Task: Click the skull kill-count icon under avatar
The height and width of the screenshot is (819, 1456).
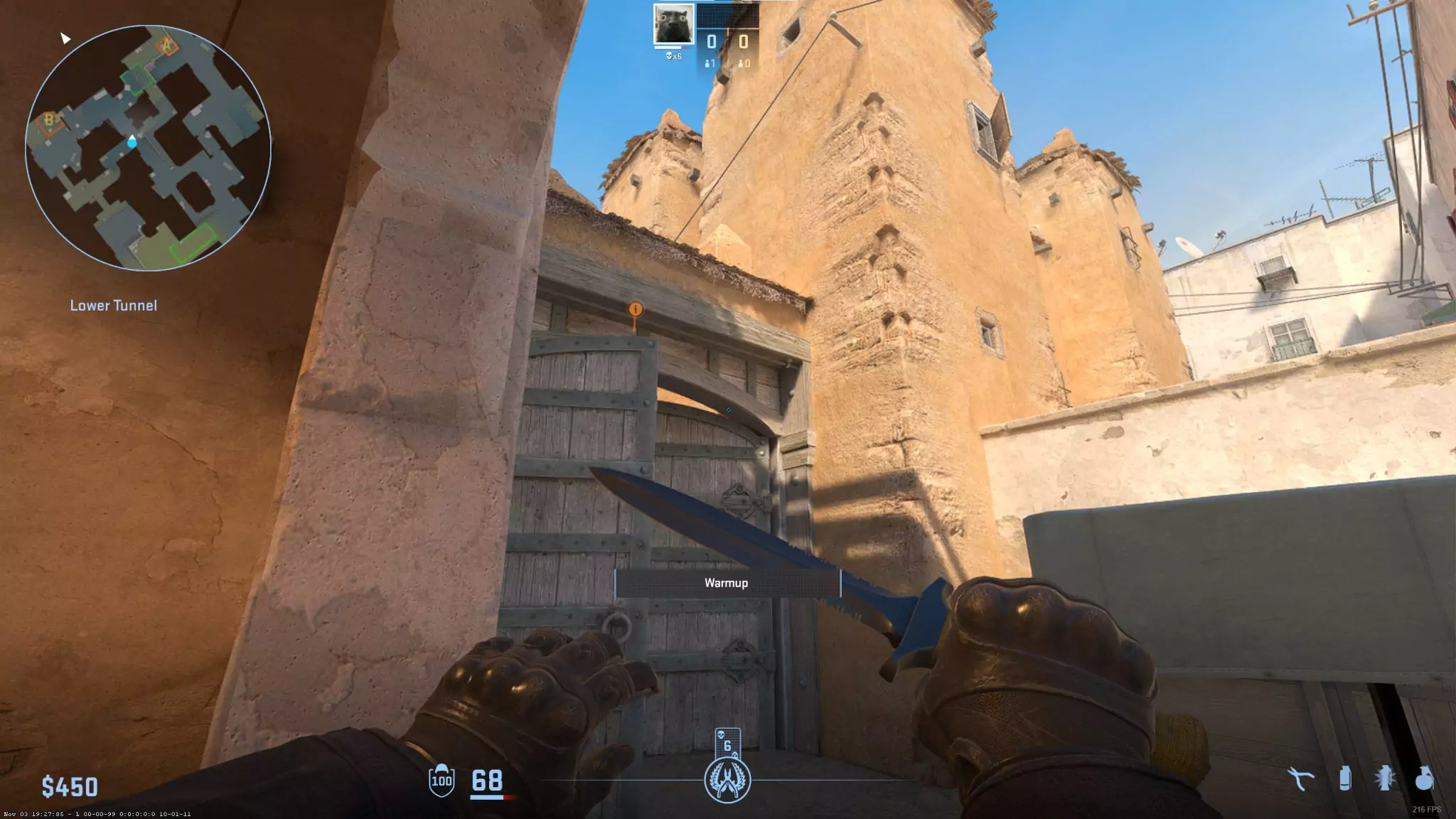Action: (x=670, y=58)
